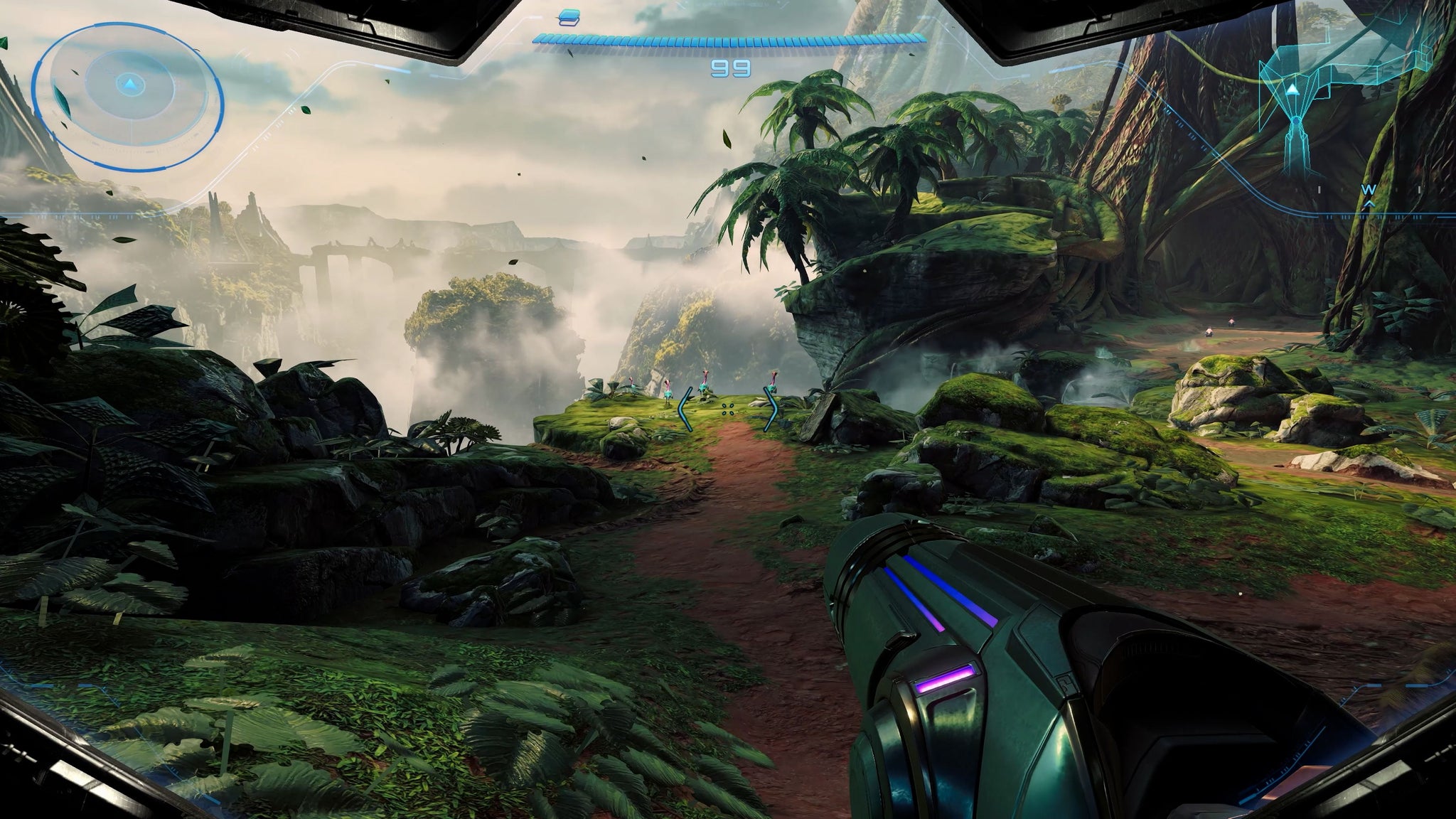This screenshot has width=1456, height=819.
Task: Click the player arrow in the radar circle
Action: pyautogui.click(x=131, y=84)
